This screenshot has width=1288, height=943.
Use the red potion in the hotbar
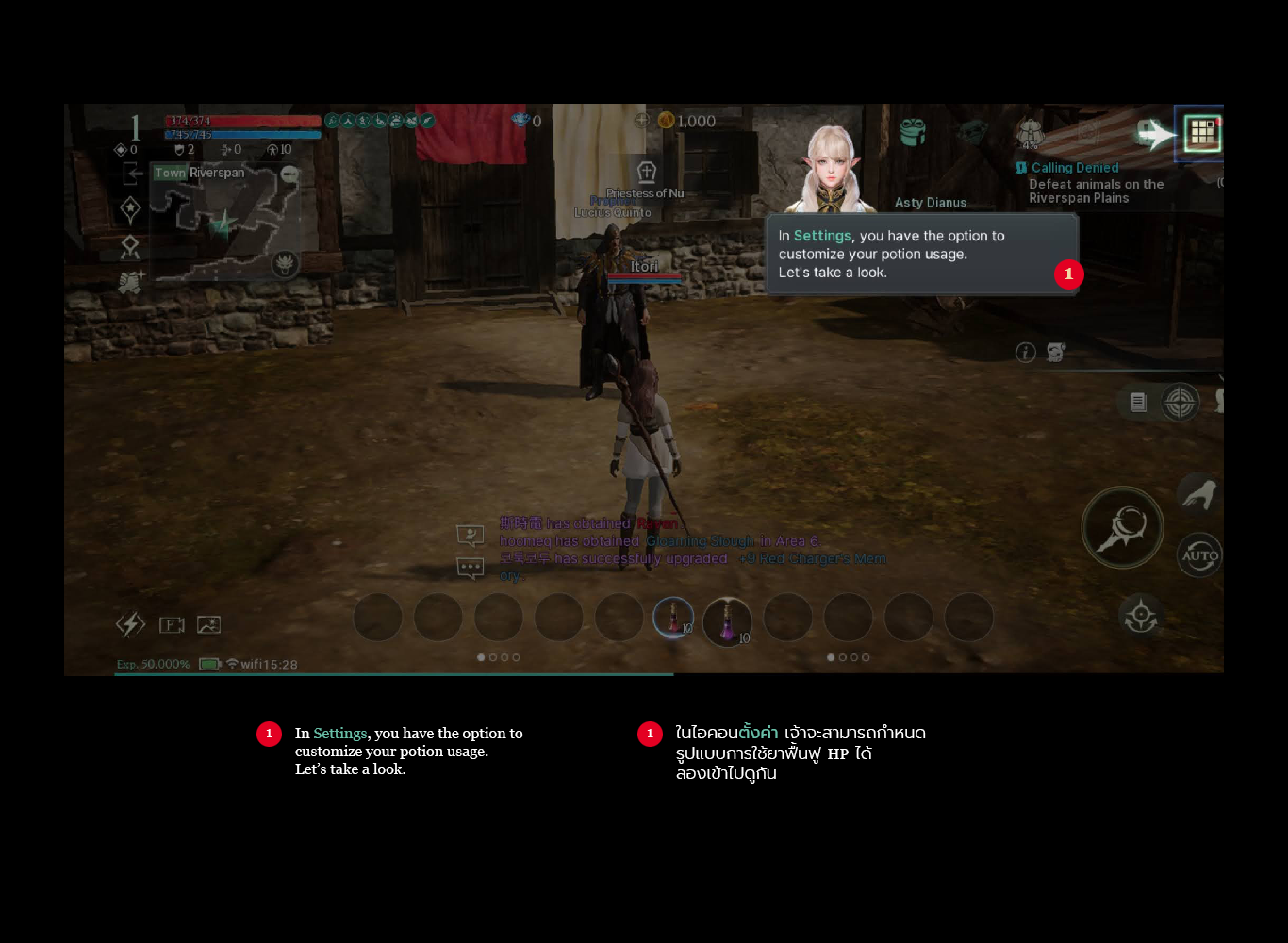click(673, 619)
